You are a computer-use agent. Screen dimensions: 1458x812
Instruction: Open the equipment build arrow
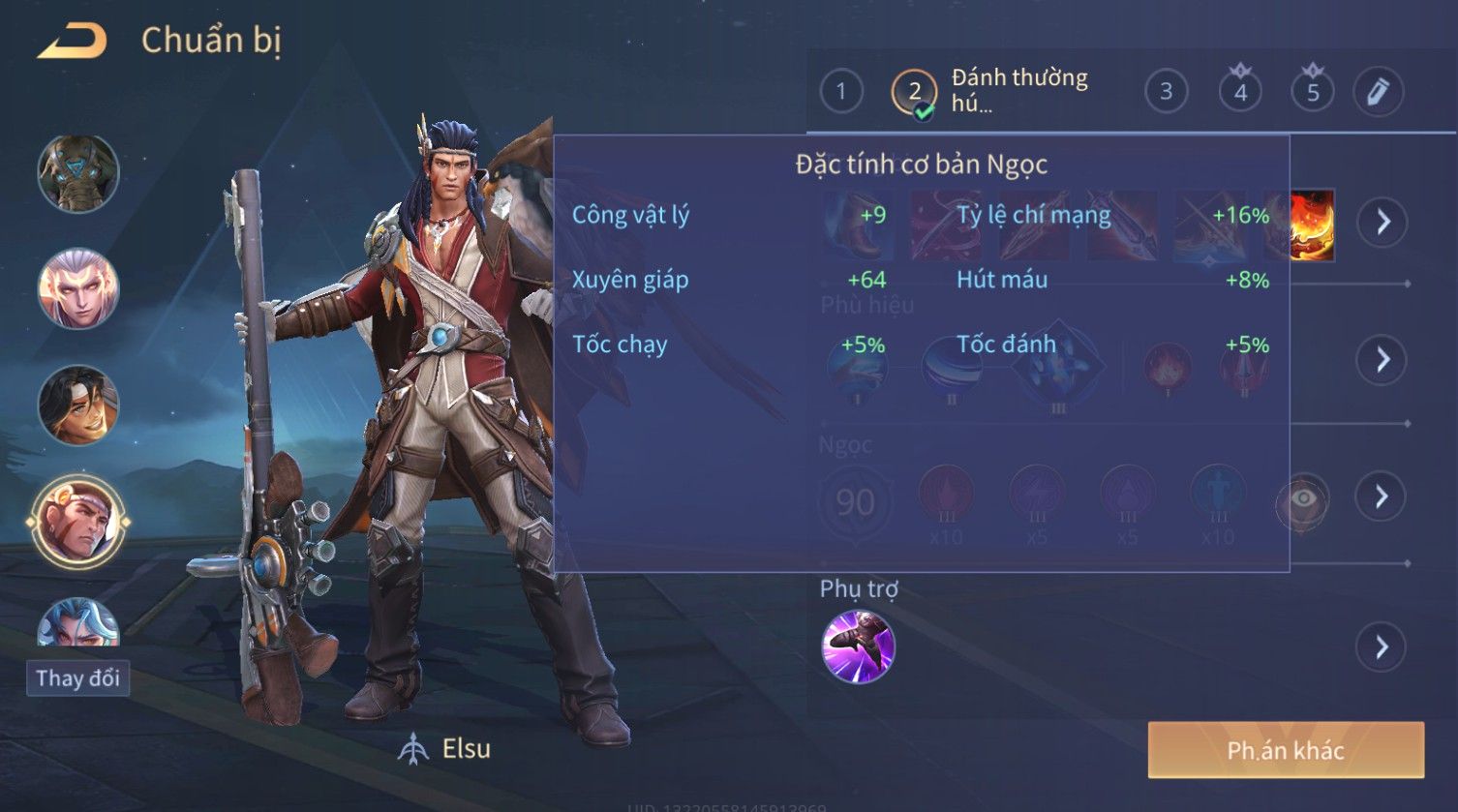(1382, 222)
